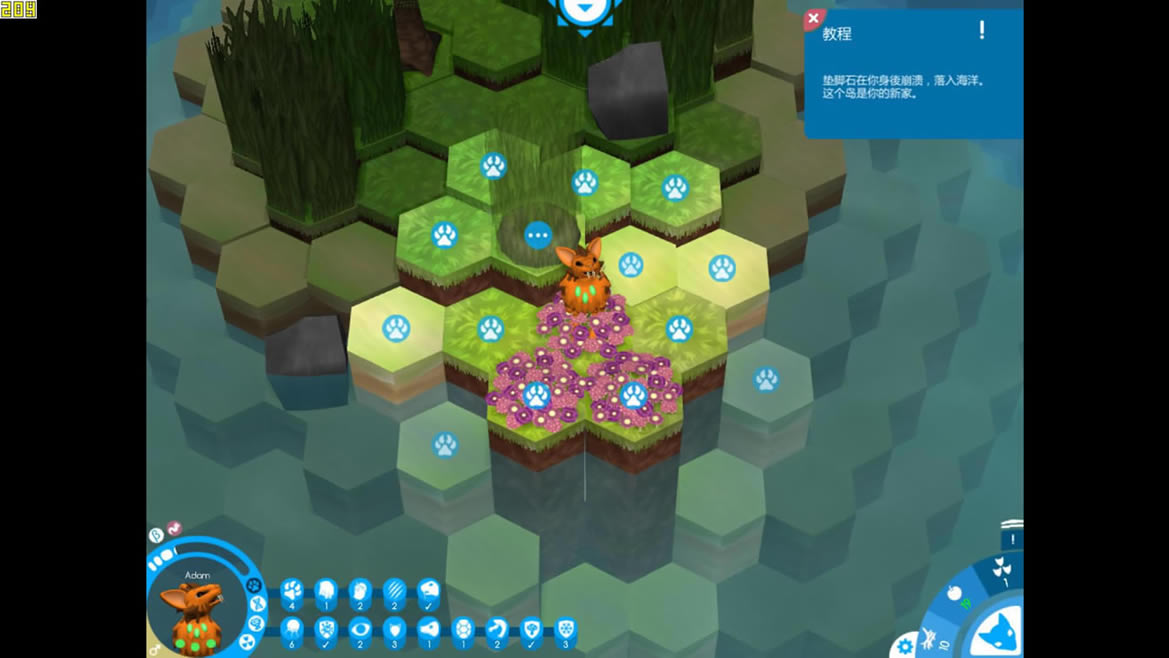The height and width of the screenshot is (658, 1169).
Task: Select the diagonal stripes trait icon
Action: 394,592
